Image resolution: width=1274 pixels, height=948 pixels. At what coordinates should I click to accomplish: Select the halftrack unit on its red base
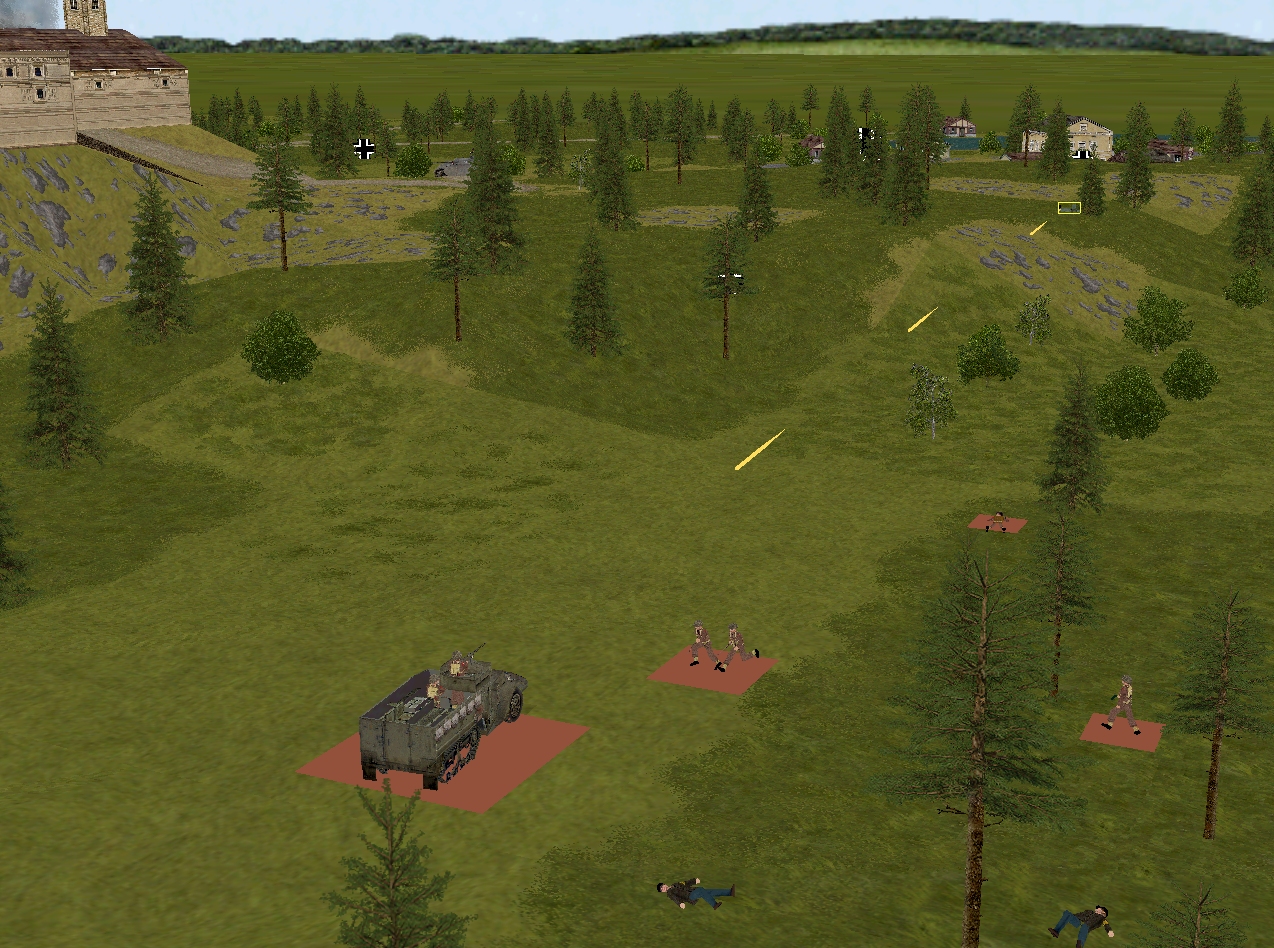pos(442,718)
